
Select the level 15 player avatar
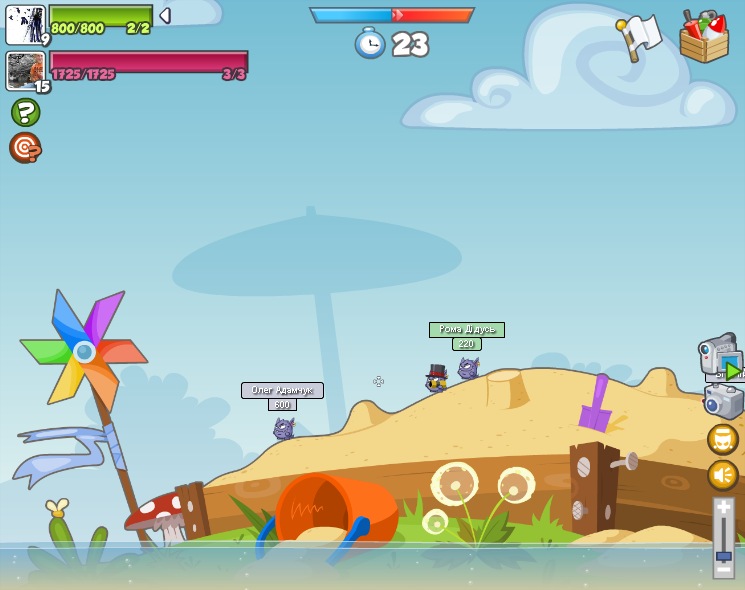point(26,71)
